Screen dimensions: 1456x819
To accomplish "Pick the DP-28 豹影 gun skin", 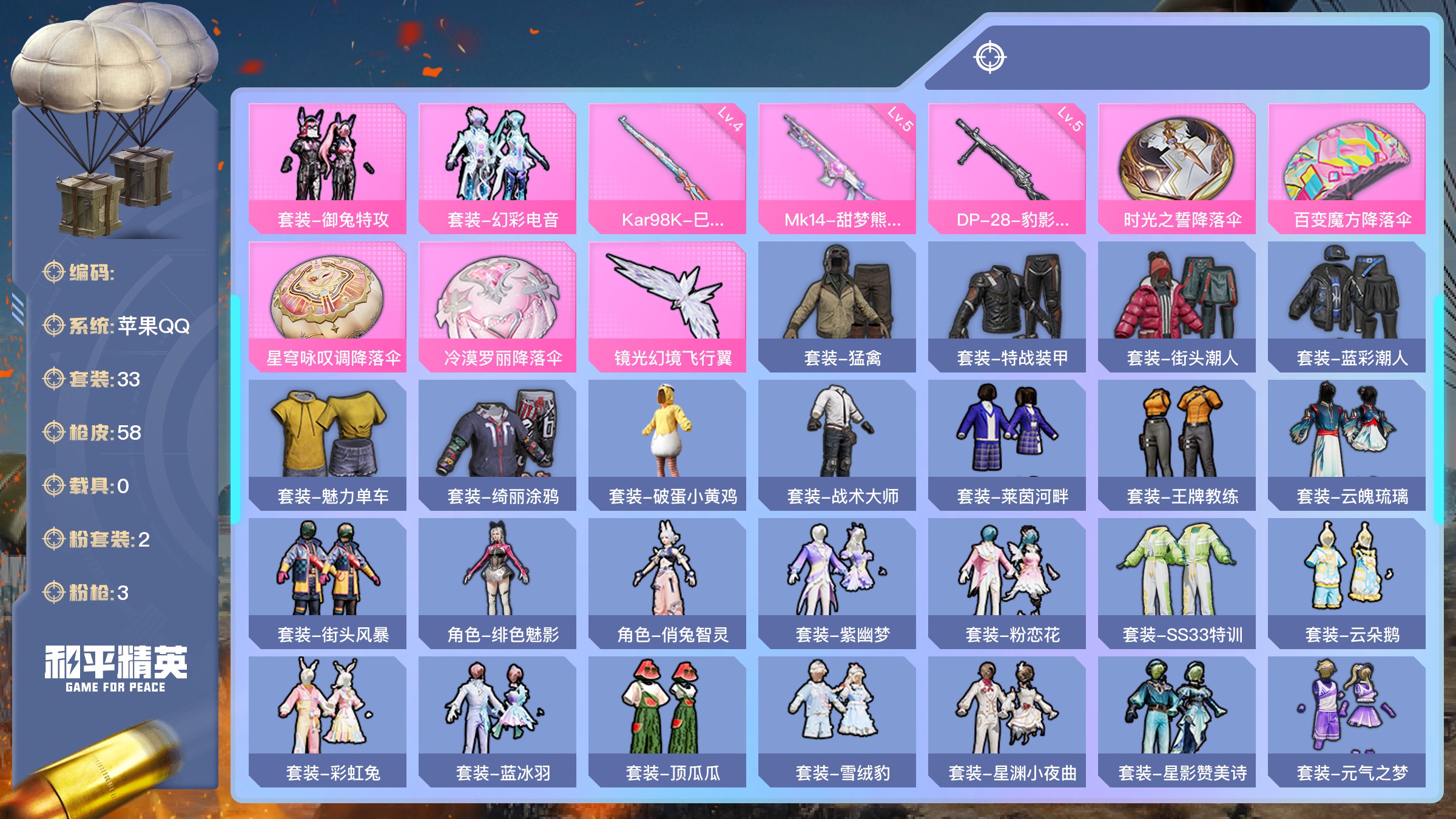I will coord(1007,168).
